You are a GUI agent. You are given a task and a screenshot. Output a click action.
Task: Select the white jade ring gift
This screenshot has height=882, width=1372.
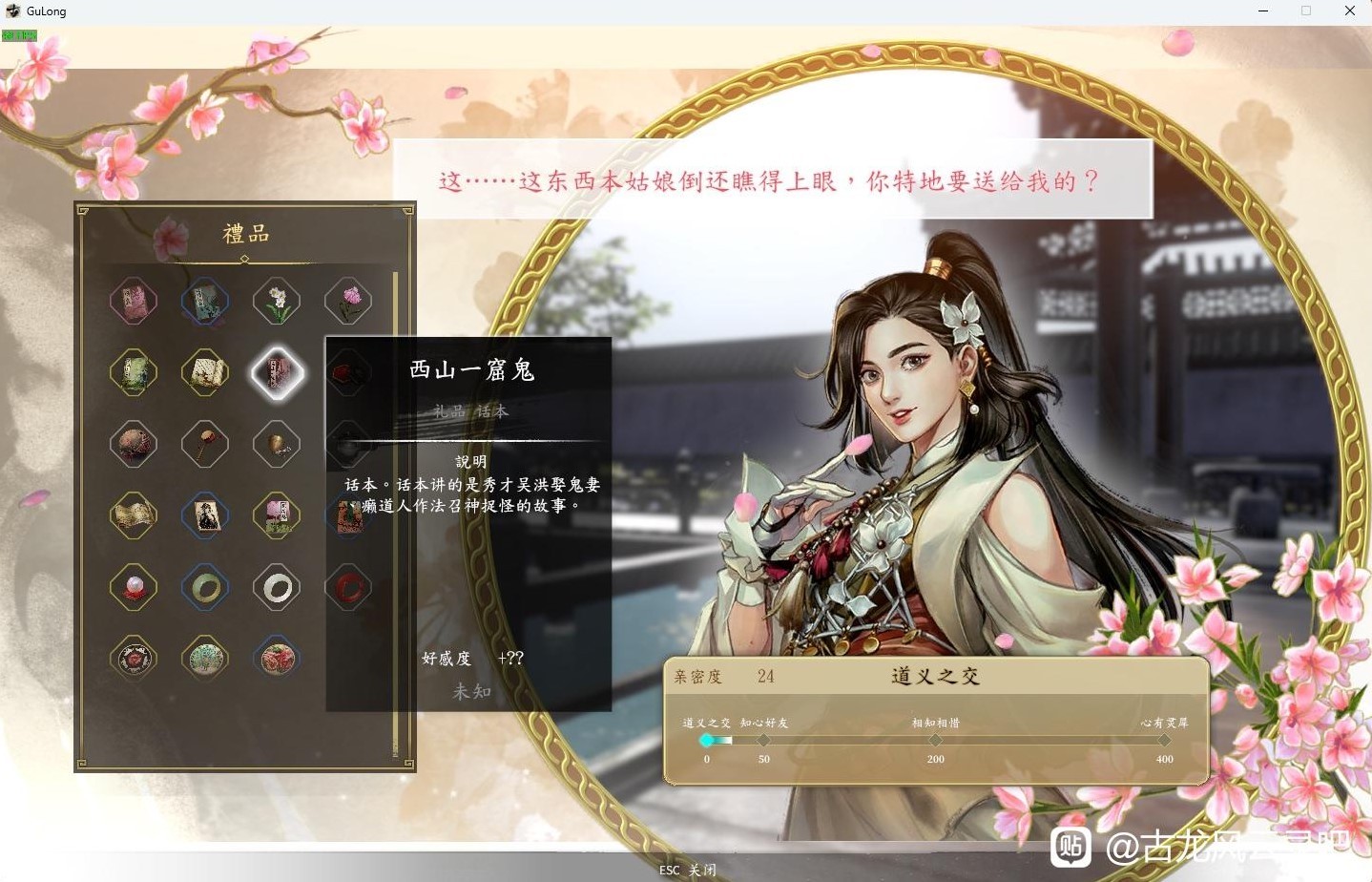pos(277,587)
